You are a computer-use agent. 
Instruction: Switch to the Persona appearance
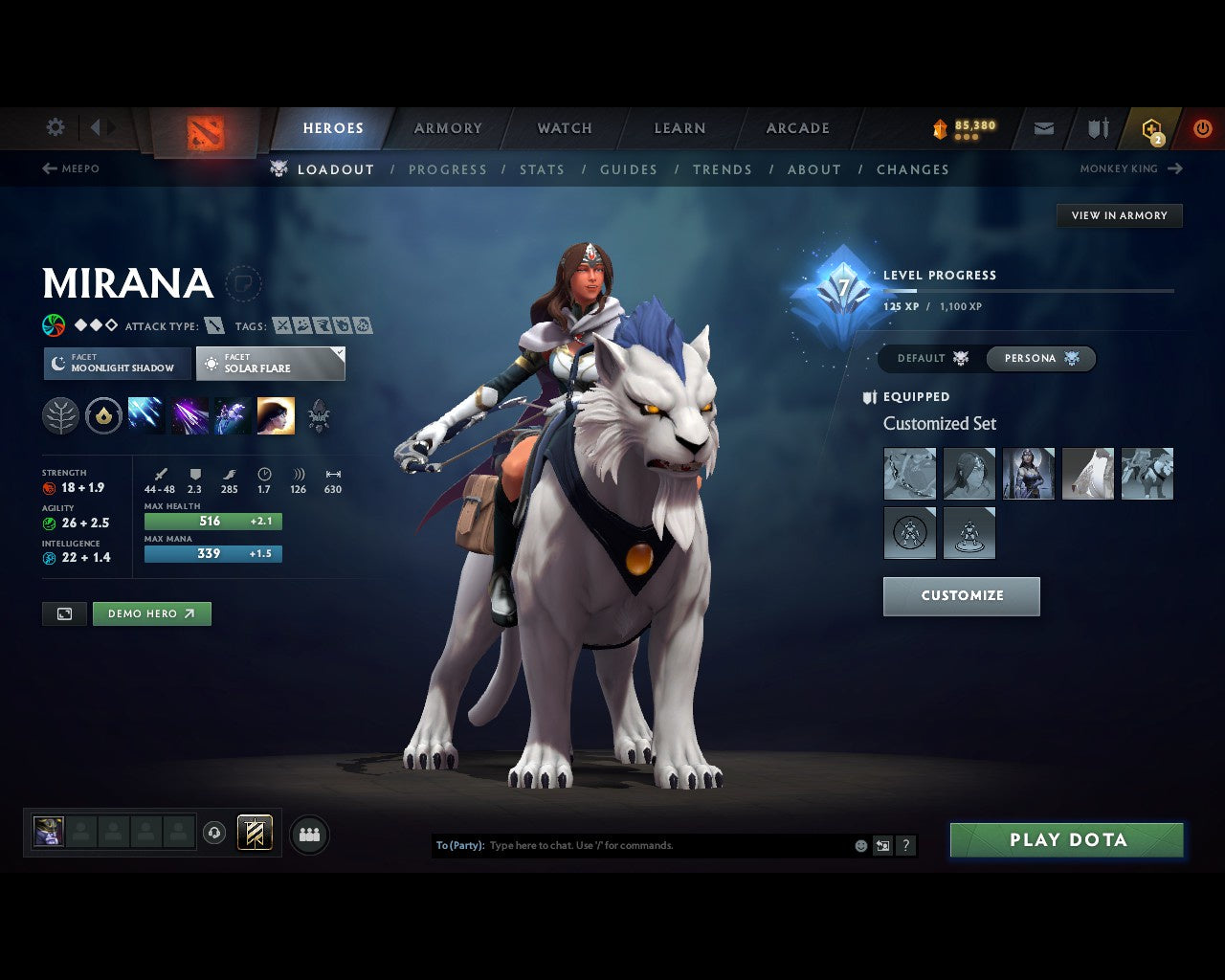(x=1041, y=358)
